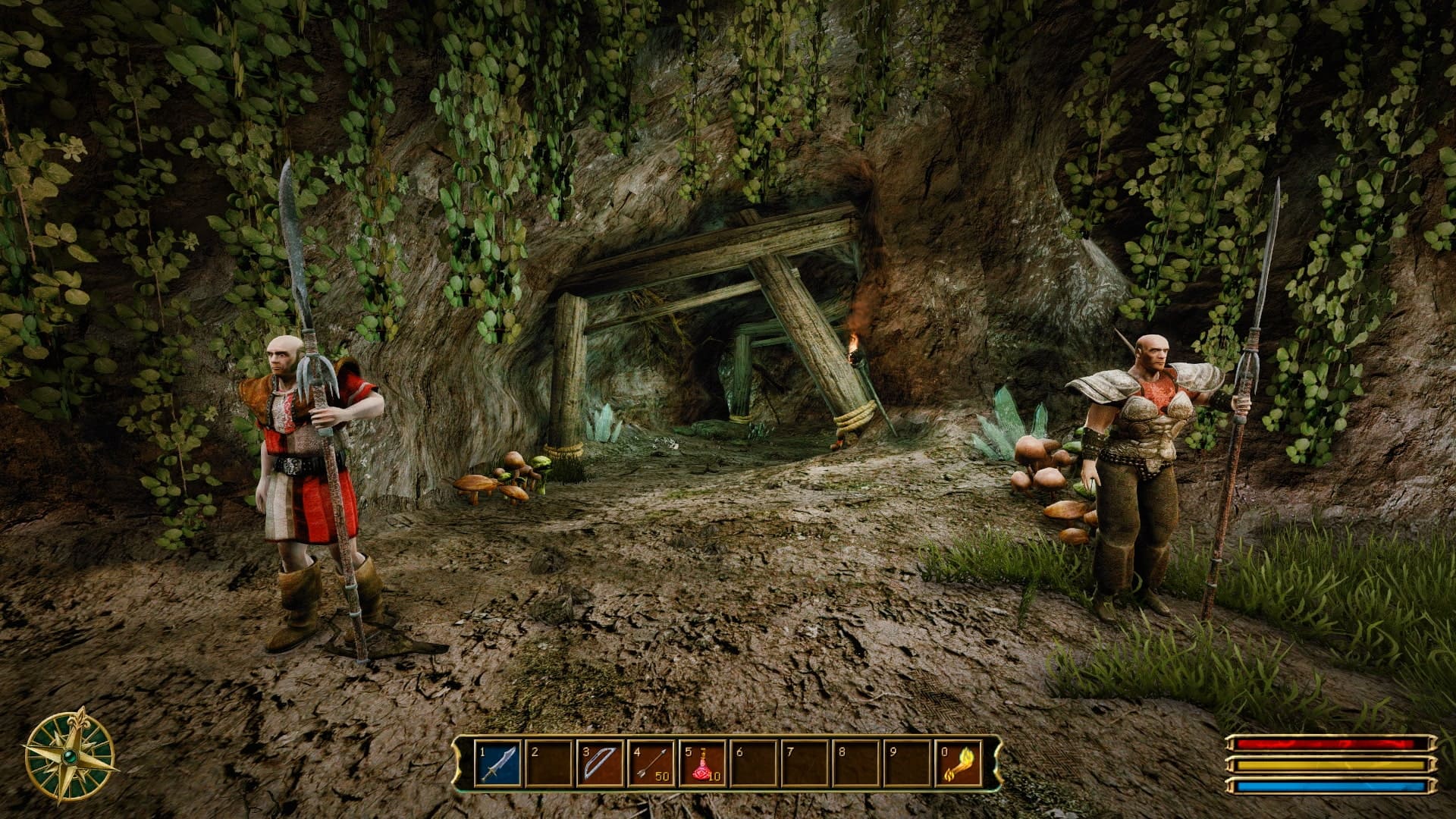The width and height of the screenshot is (1456, 819).
Task: Choose empty hotbar slot number 7
Action: tap(805, 764)
